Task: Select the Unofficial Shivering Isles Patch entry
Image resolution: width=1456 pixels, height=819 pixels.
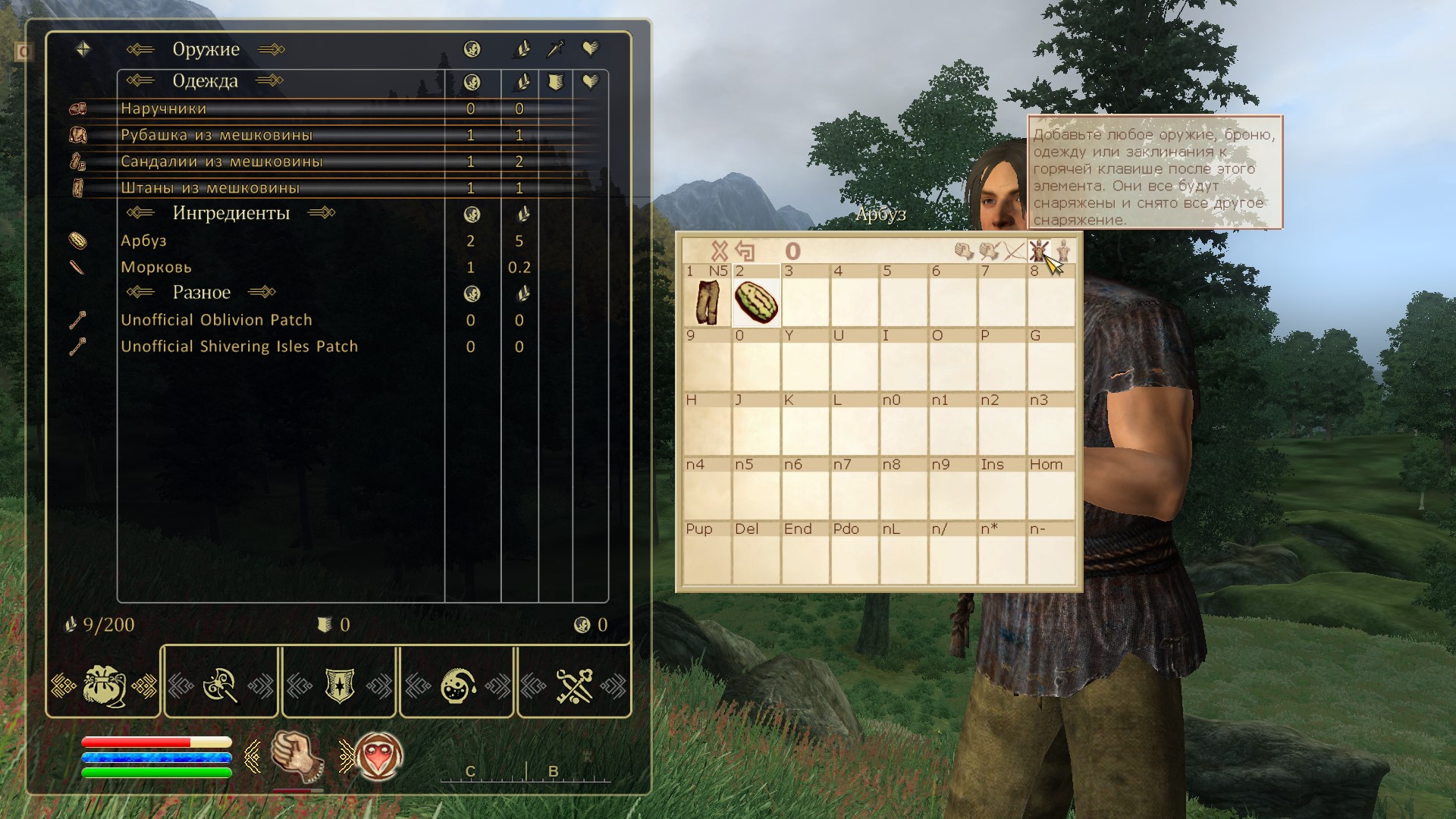Action: click(239, 347)
